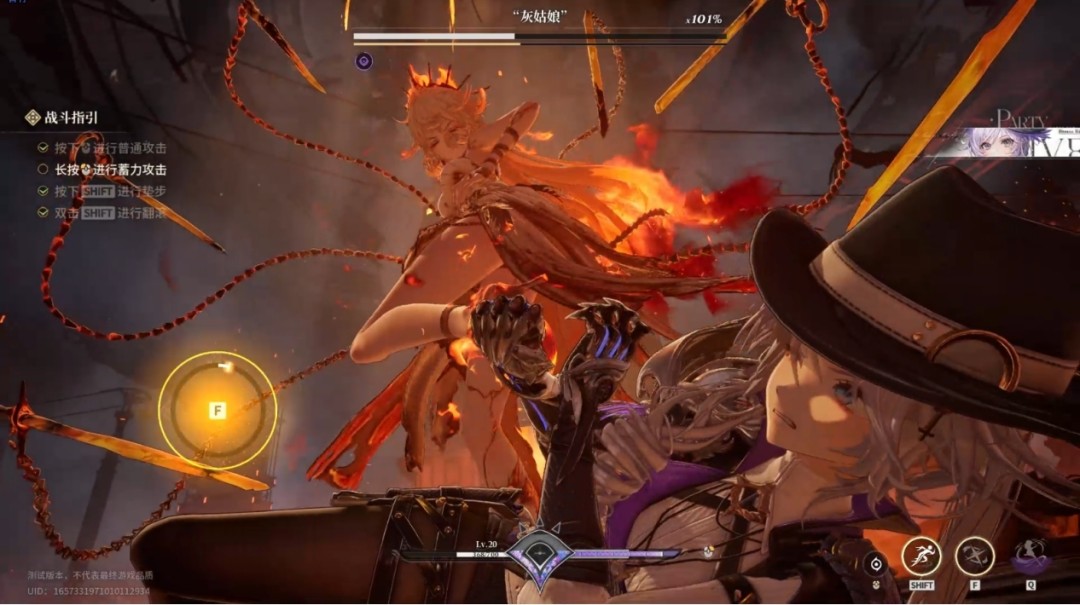Inspect the purple status icon below boss bar
This screenshot has width=1080, height=605.
[364, 61]
